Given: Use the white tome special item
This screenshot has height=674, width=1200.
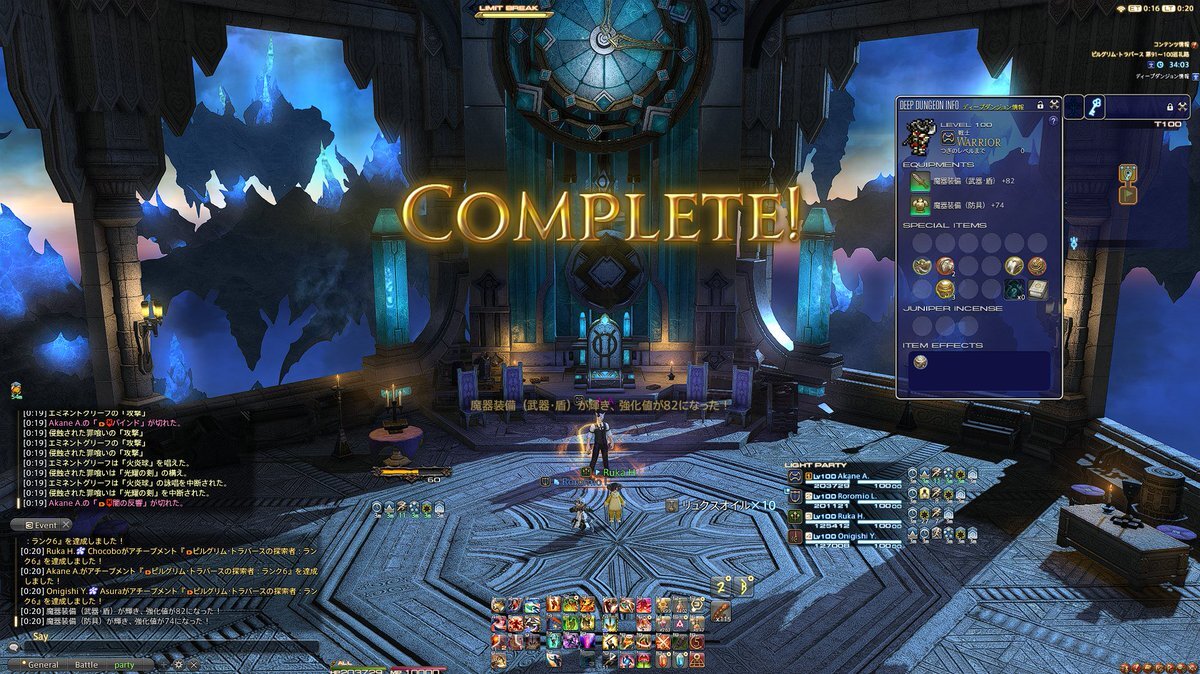Looking at the screenshot, I should click(1037, 288).
